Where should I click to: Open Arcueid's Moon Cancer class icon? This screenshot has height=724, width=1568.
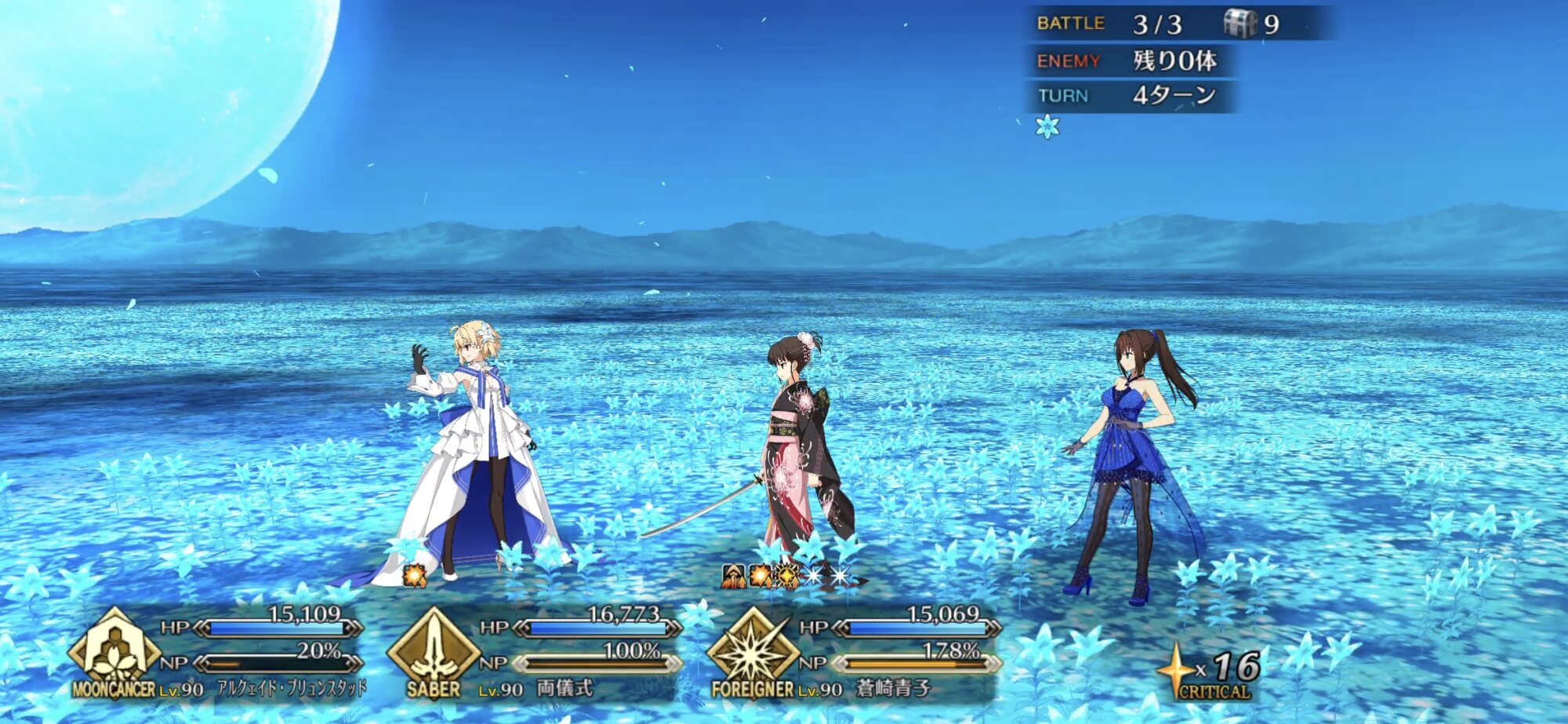[114, 649]
